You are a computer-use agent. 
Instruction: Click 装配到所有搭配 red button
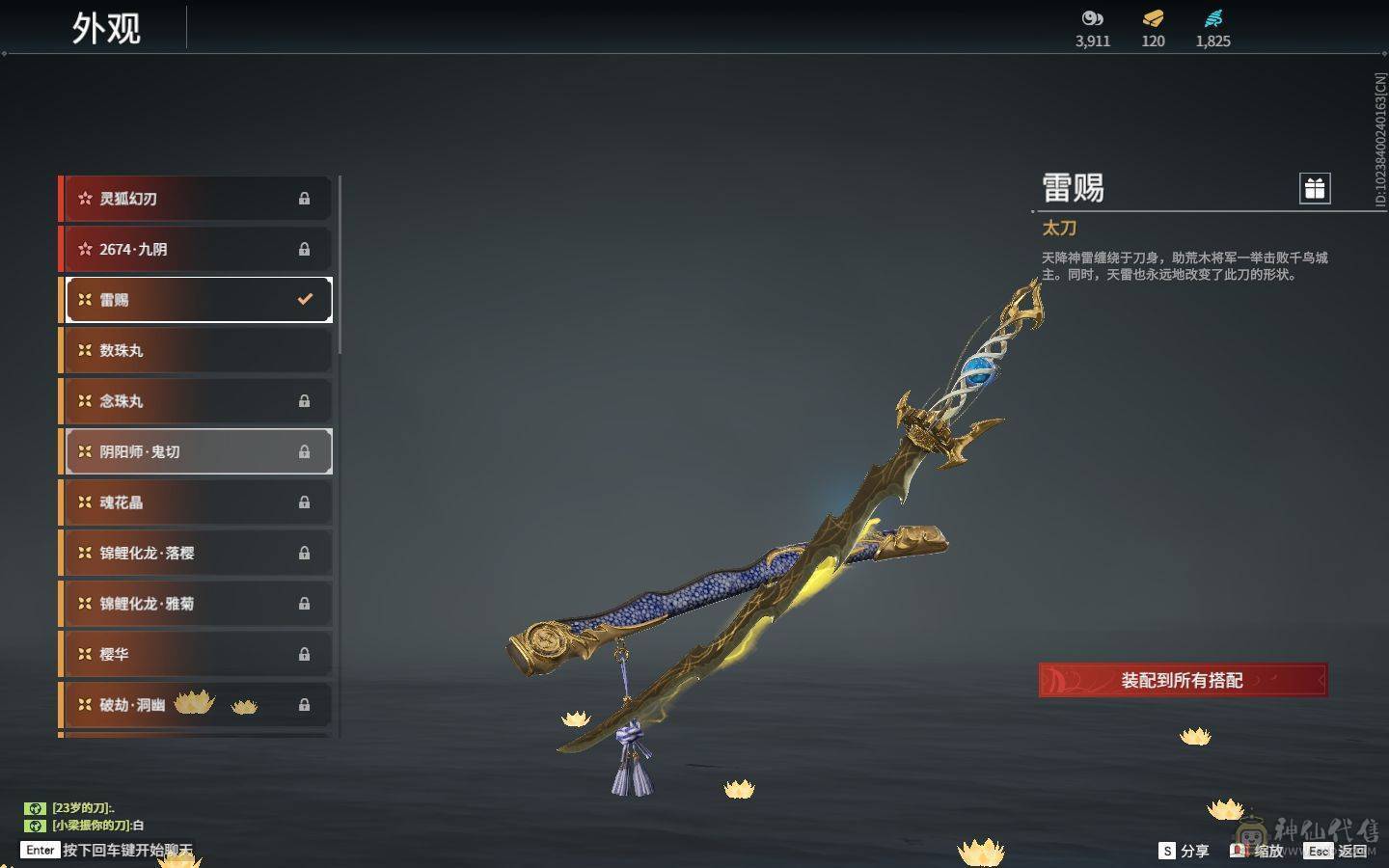point(1182,680)
